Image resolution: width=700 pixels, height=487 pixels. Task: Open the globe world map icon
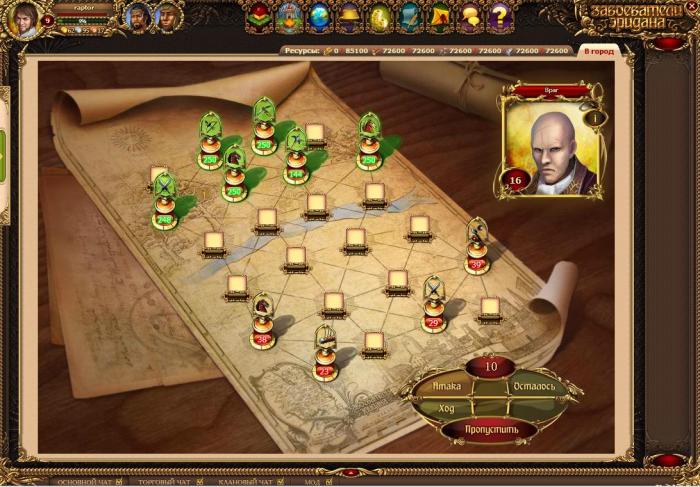click(319, 16)
